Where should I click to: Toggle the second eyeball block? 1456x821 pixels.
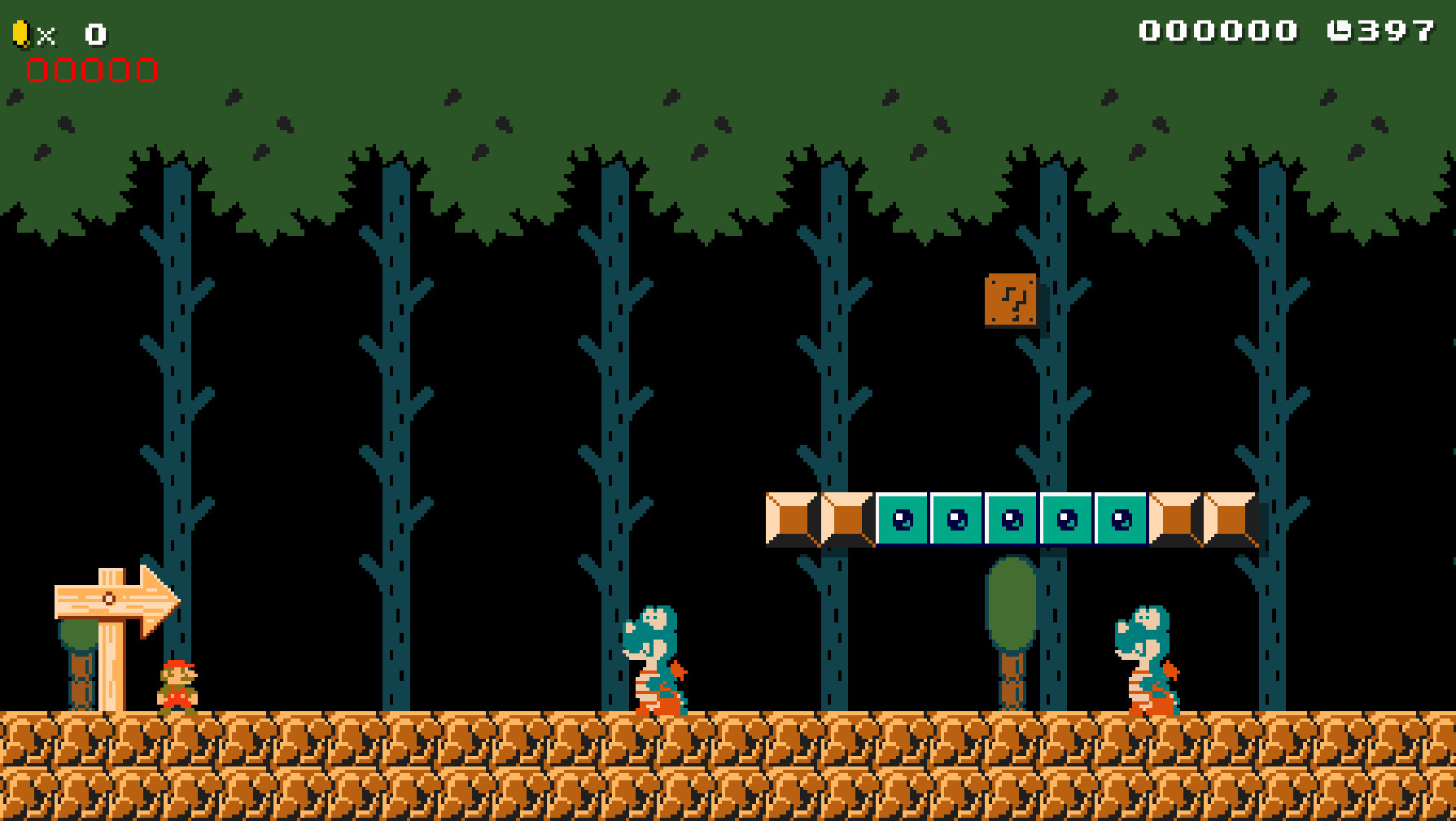tap(956, 519)
